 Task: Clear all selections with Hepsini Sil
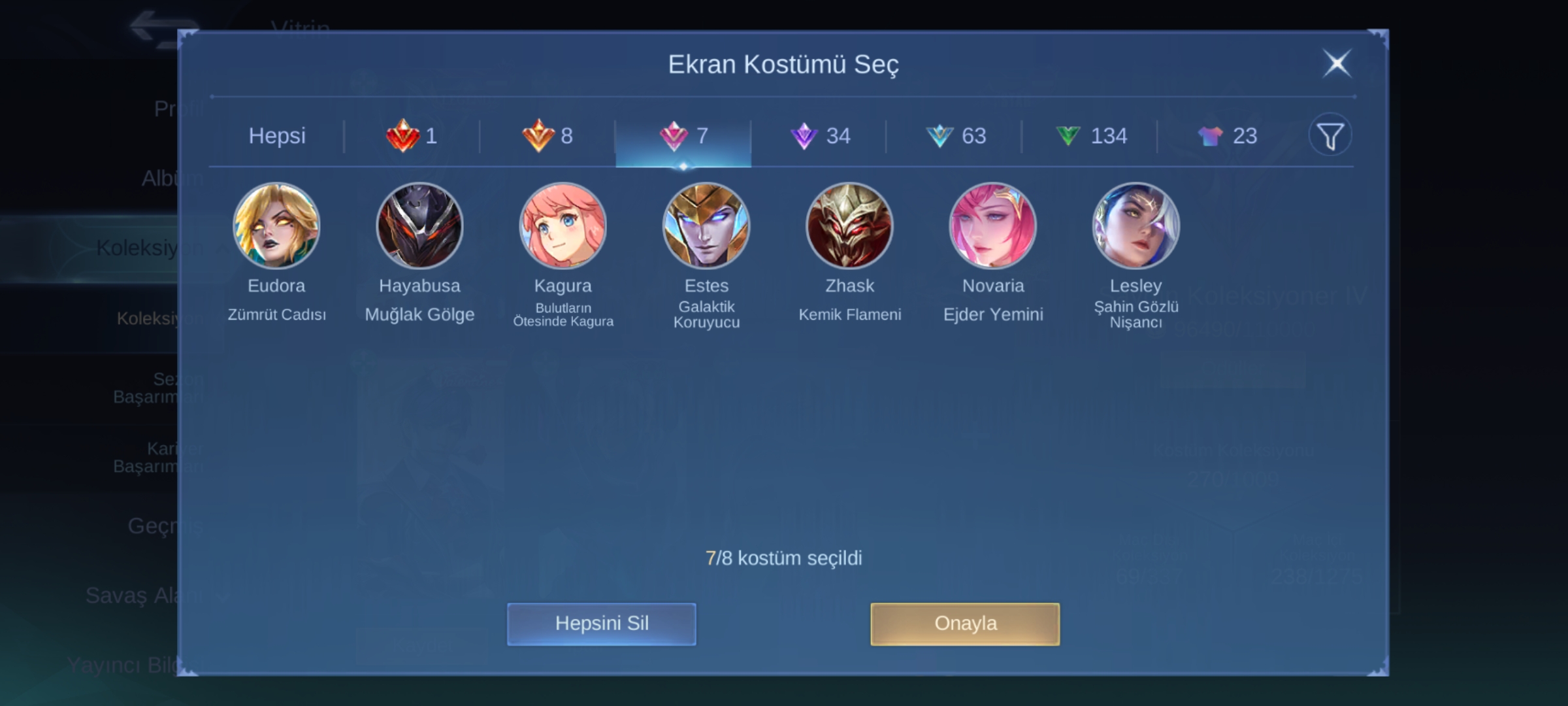601,624
